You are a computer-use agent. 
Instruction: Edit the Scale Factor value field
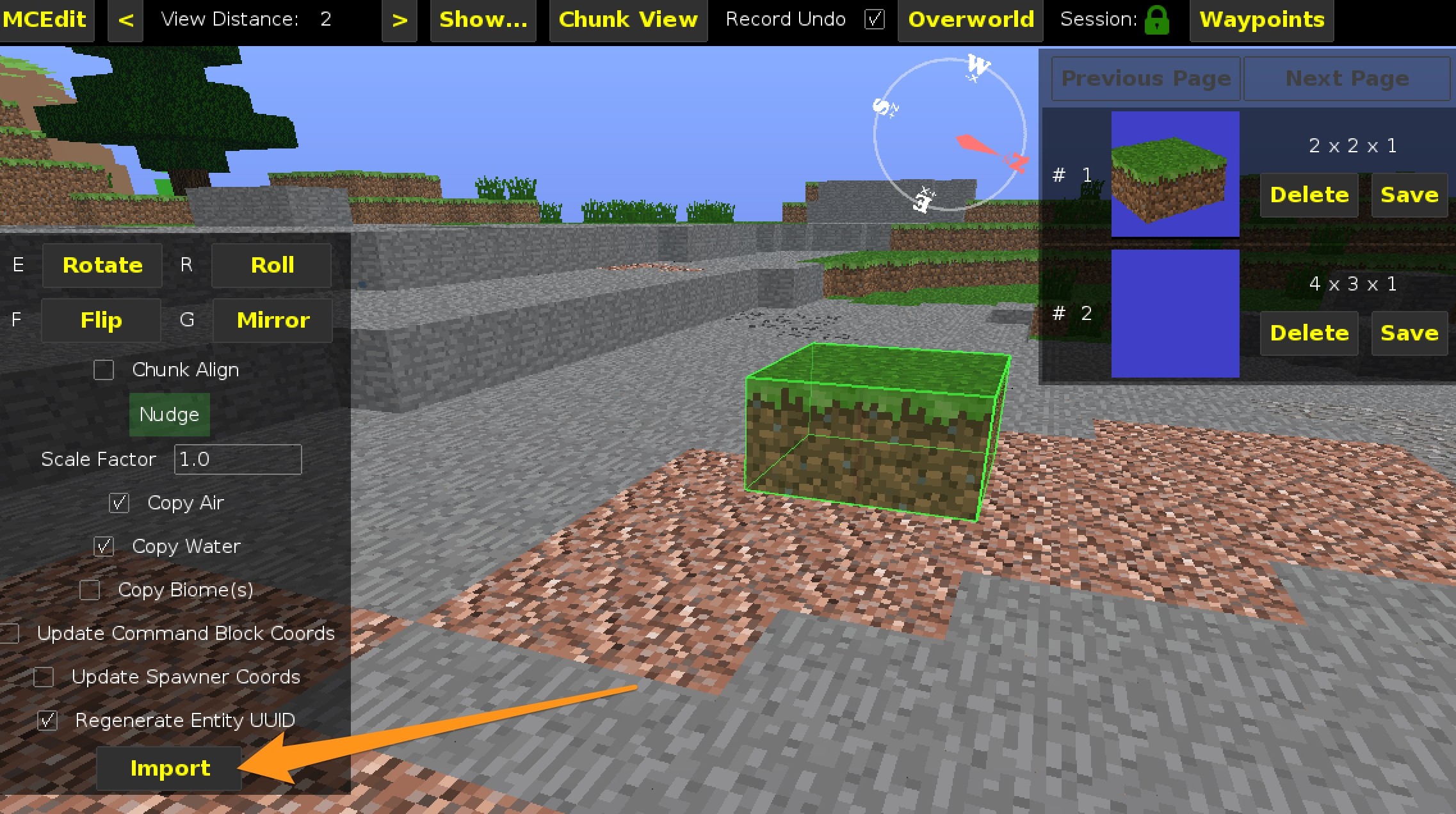click(237, 459)
